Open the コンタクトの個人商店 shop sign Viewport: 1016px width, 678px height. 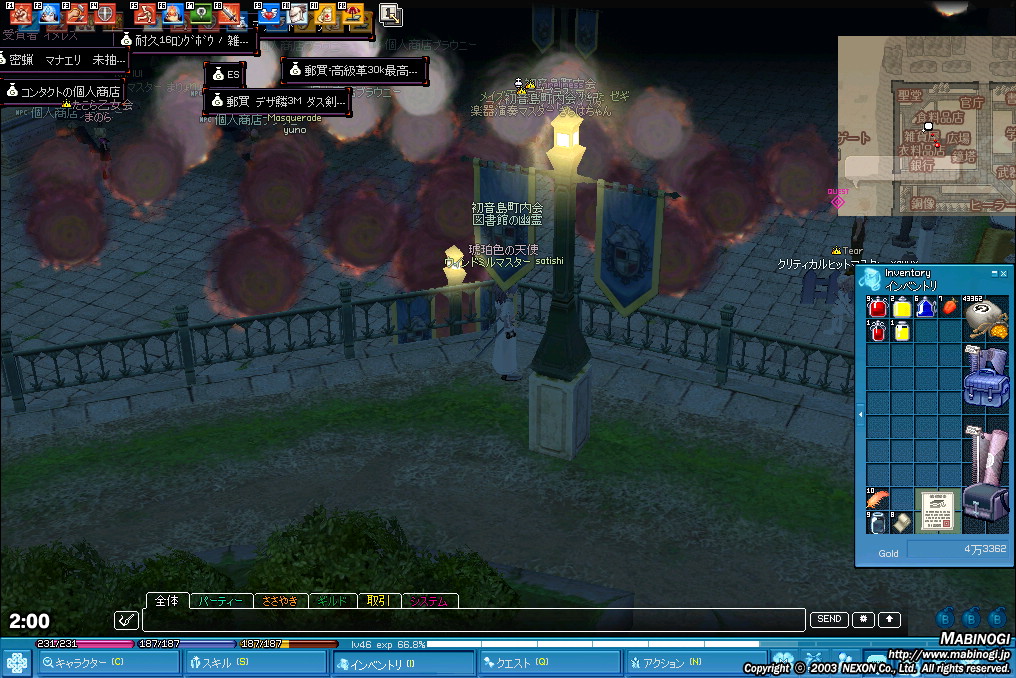pyautogui.click(x=63, y=91)
